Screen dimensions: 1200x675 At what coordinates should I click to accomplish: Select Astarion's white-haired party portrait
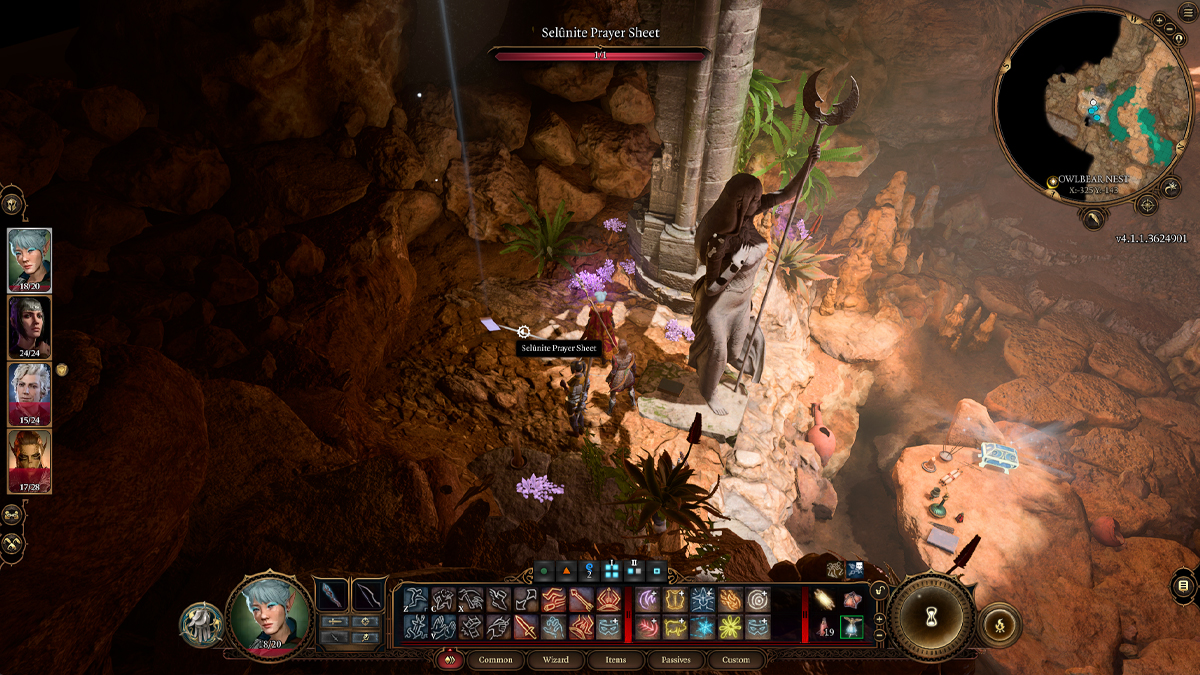30,393
